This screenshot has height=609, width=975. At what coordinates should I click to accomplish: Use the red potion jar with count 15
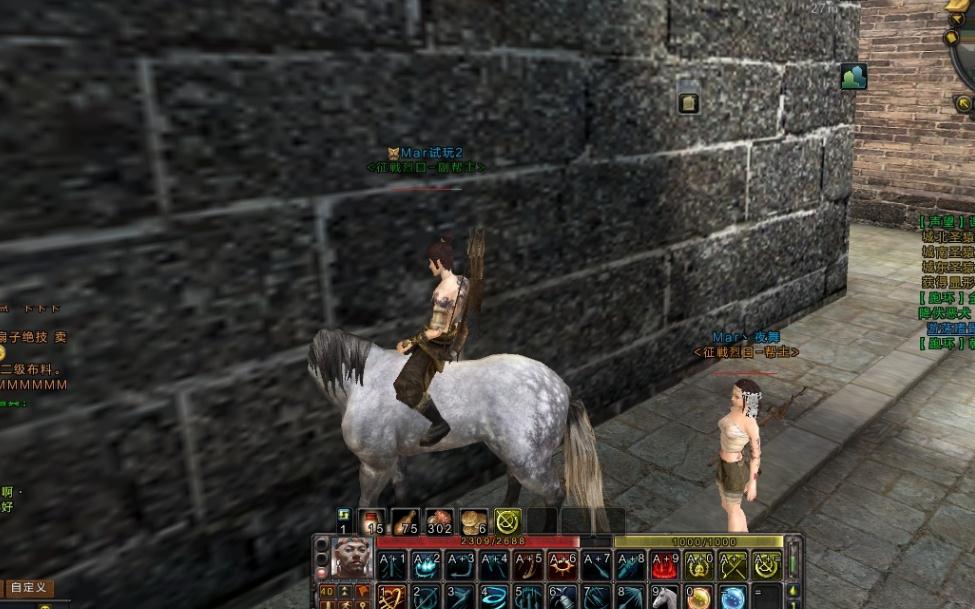(372, 521)
